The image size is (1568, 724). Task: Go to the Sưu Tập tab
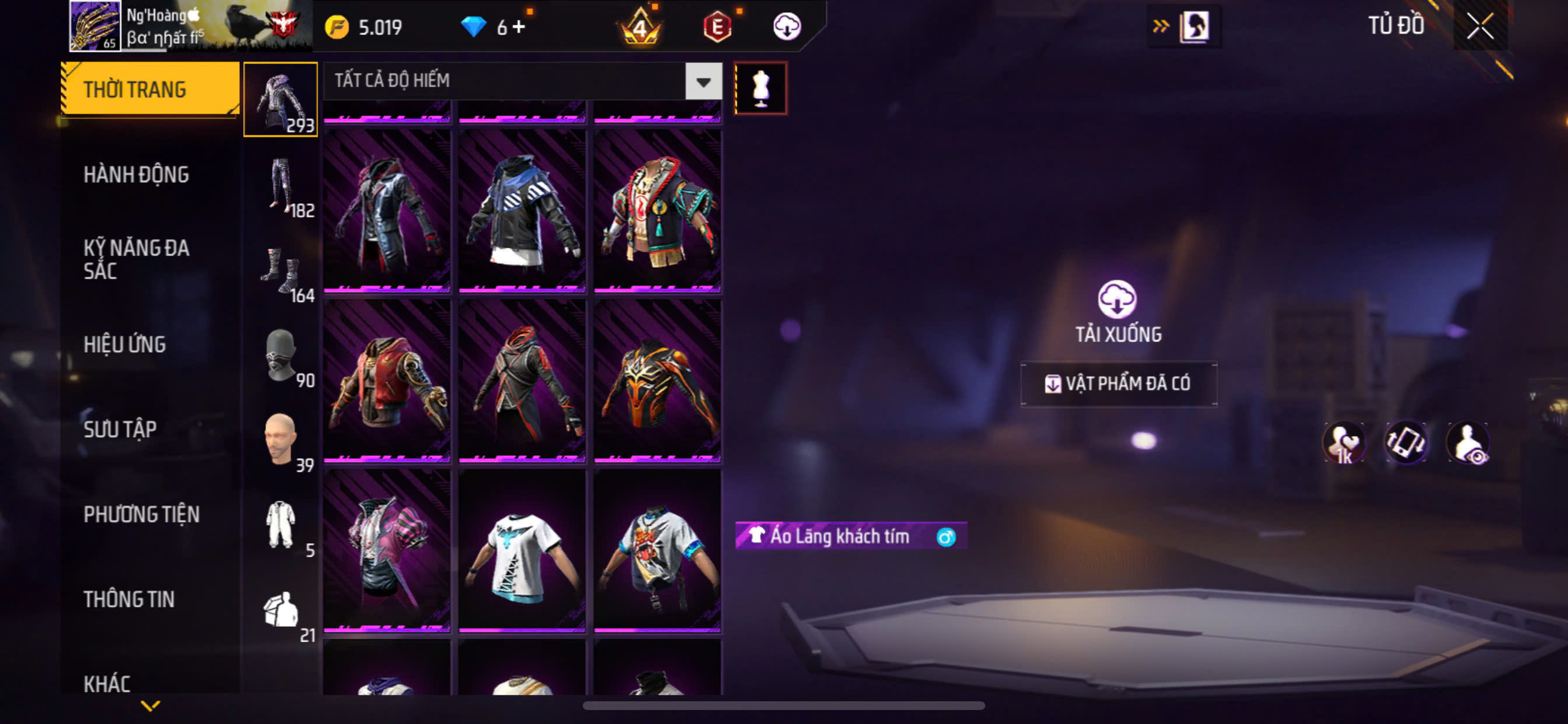(120, 430)
